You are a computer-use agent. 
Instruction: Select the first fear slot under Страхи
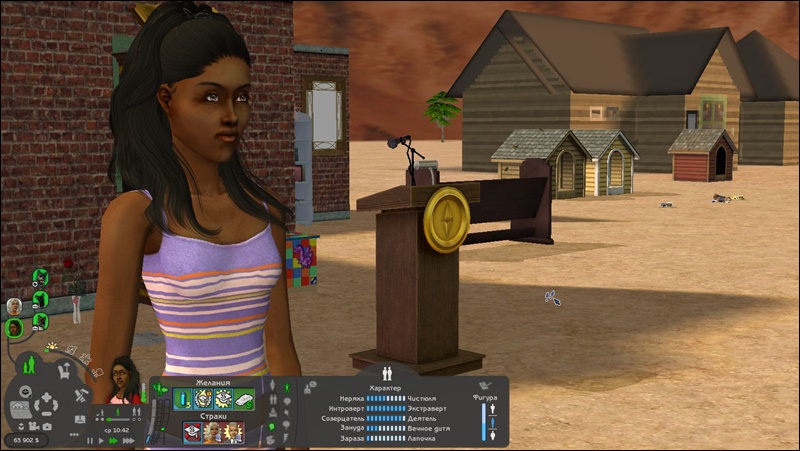point(192,431)
